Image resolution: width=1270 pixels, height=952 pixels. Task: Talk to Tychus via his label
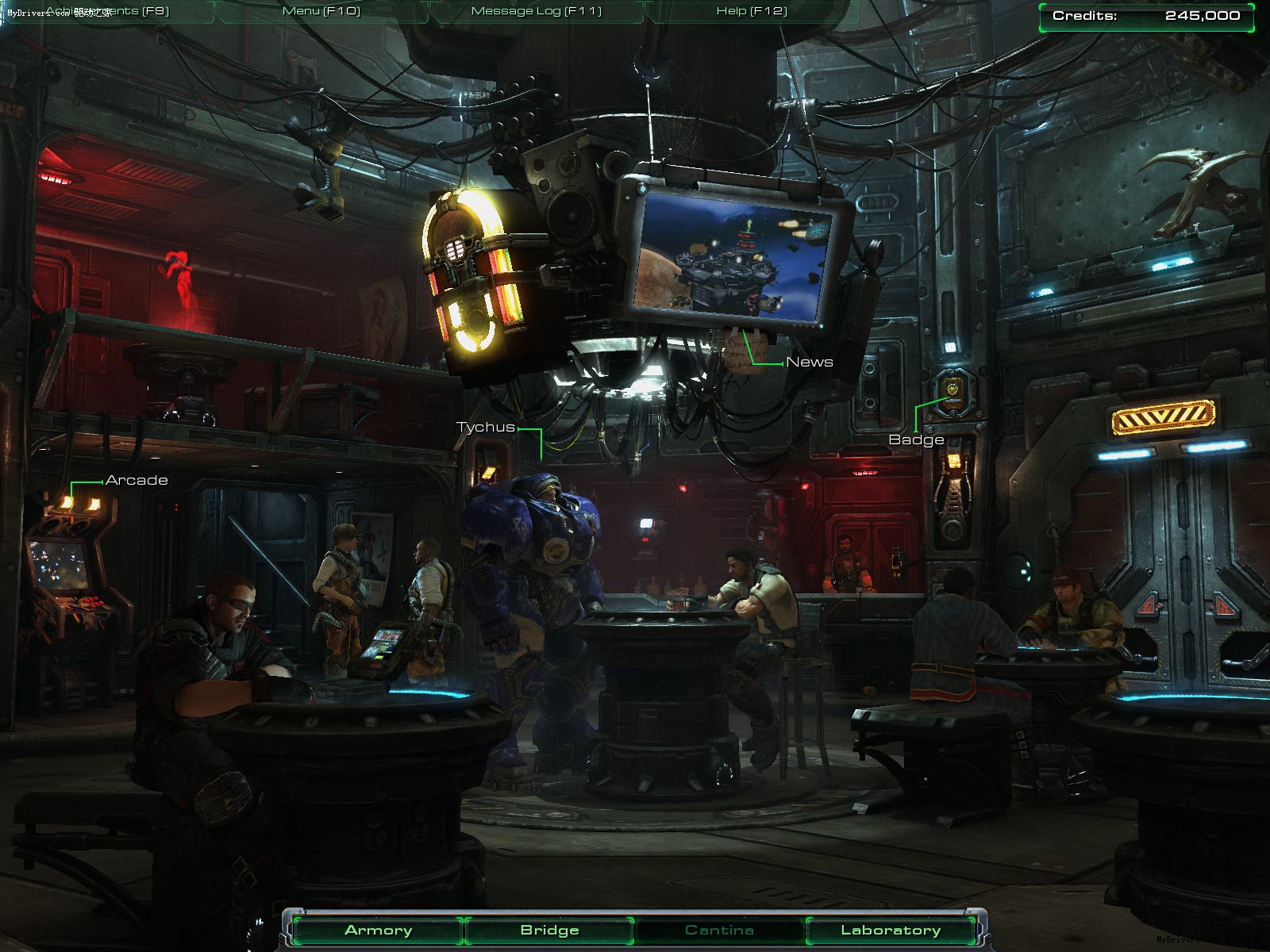click(486, 428)
